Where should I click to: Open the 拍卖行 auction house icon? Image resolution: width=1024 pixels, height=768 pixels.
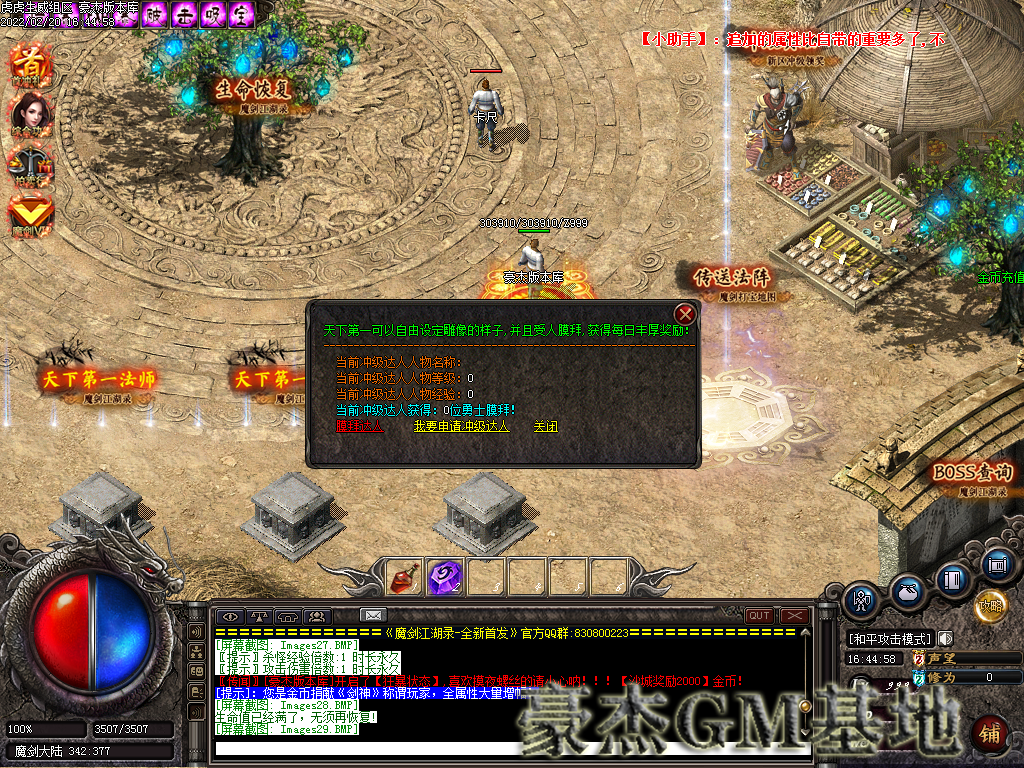[x=30, y=165]
